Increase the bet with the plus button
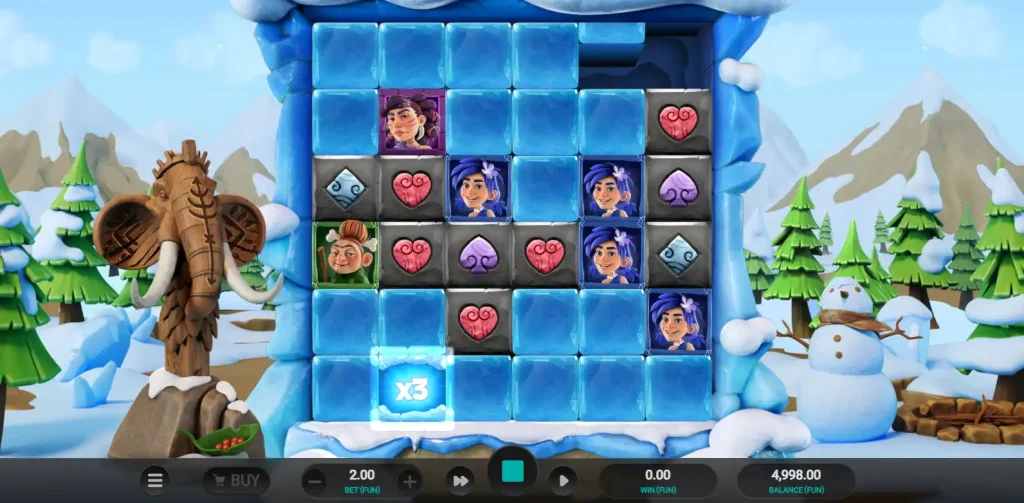The height and width of the screenshot is (503, 1024). point(409,480)
